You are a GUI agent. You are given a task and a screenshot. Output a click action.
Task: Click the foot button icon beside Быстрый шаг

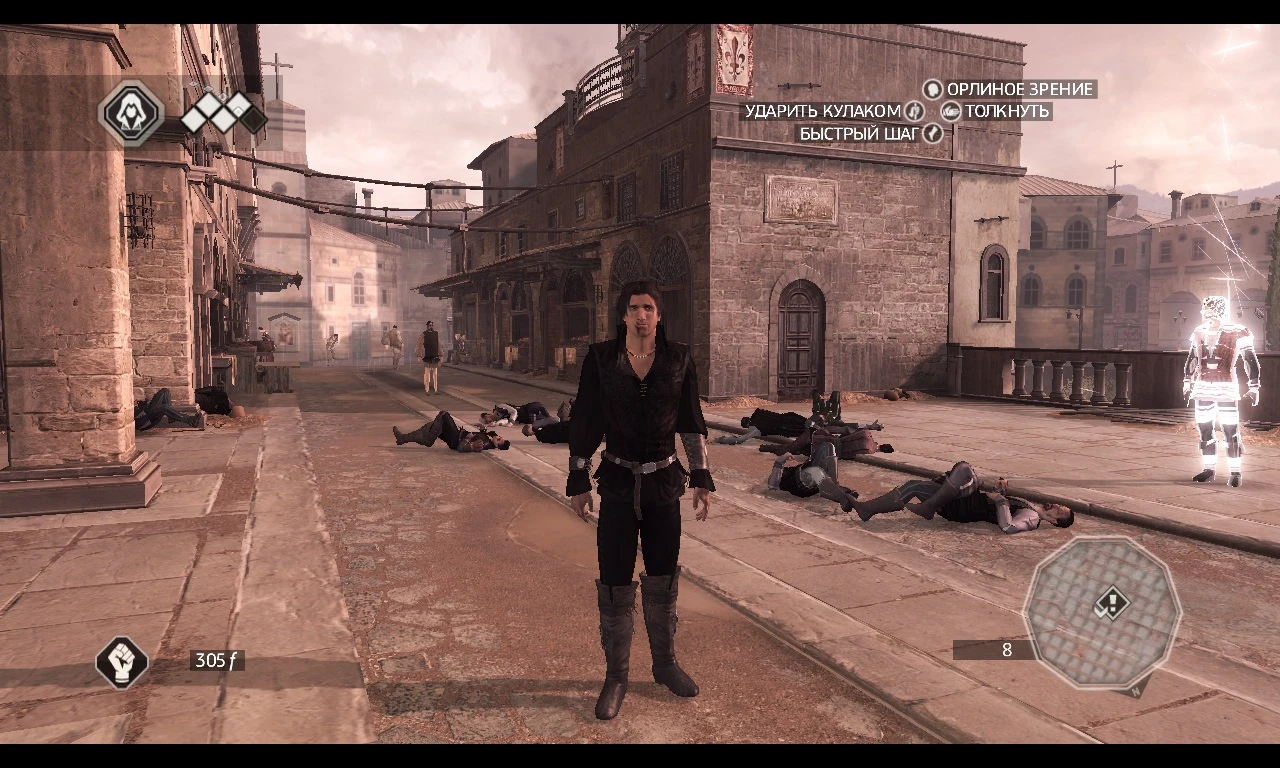(932, 133)
